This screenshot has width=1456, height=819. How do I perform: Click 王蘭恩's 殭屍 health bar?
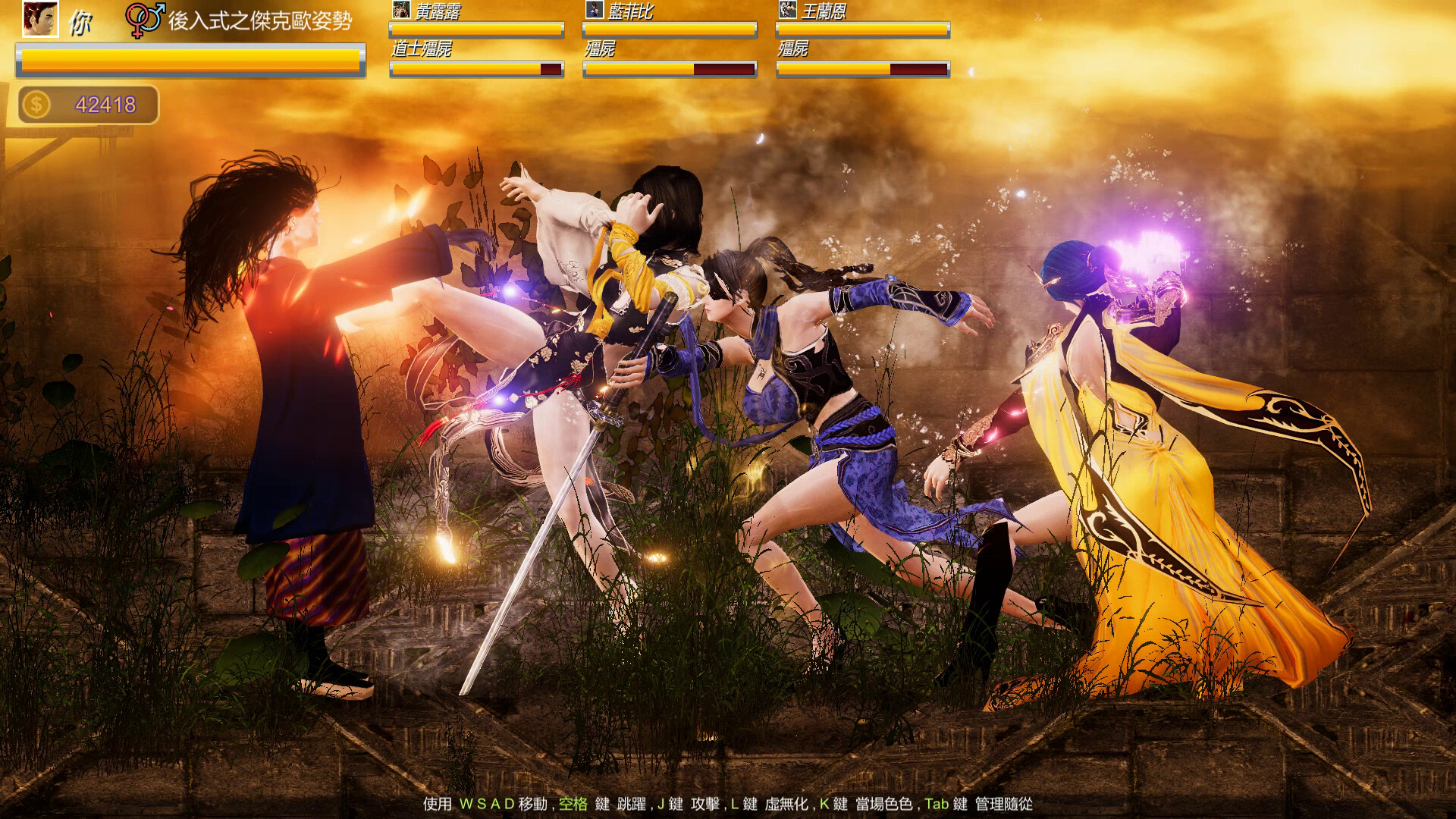[x=861, y=70]
